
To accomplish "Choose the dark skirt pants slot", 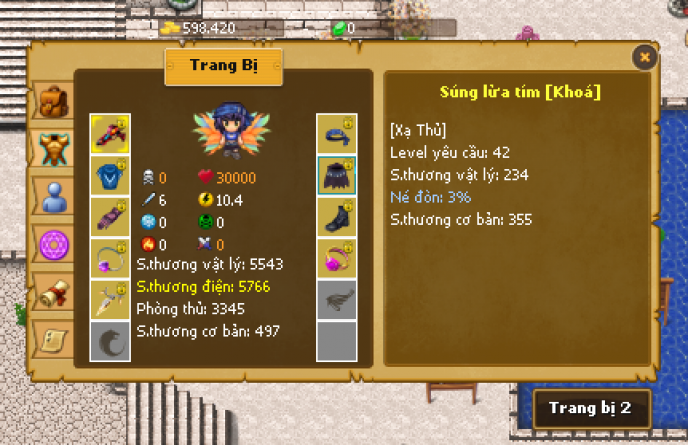I will point(337,175).
